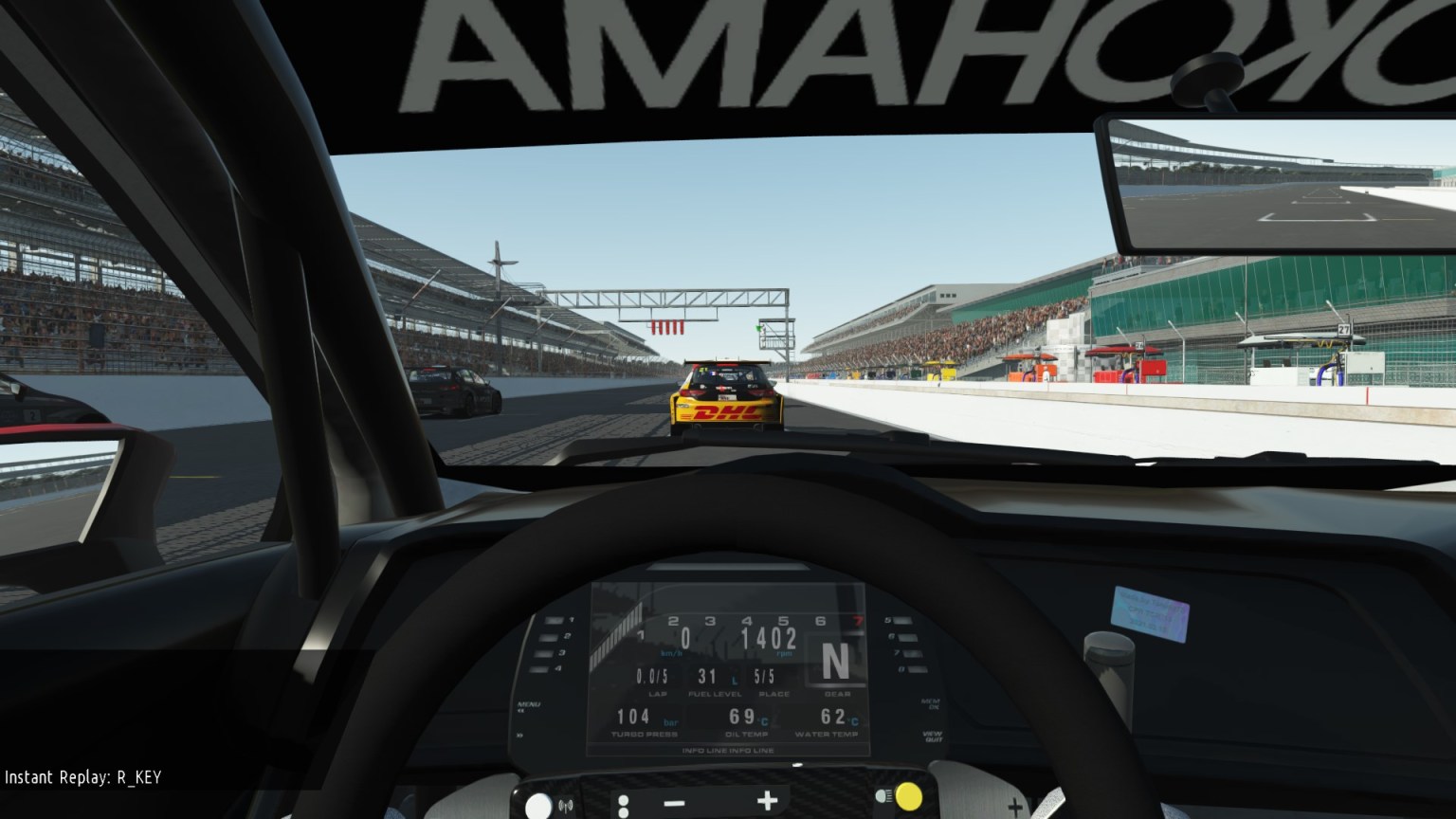Toggle the L fuel warning indicator
Viewport: 1456px width, 819px height.
coord(736,681)
